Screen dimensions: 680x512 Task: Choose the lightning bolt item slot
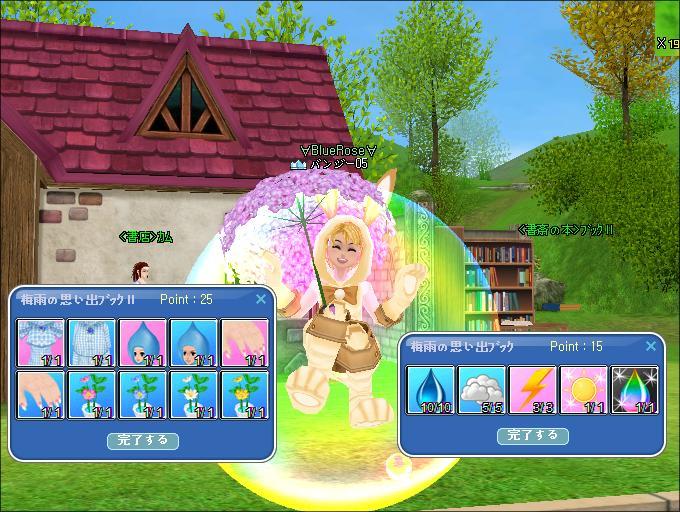point(532,389)
